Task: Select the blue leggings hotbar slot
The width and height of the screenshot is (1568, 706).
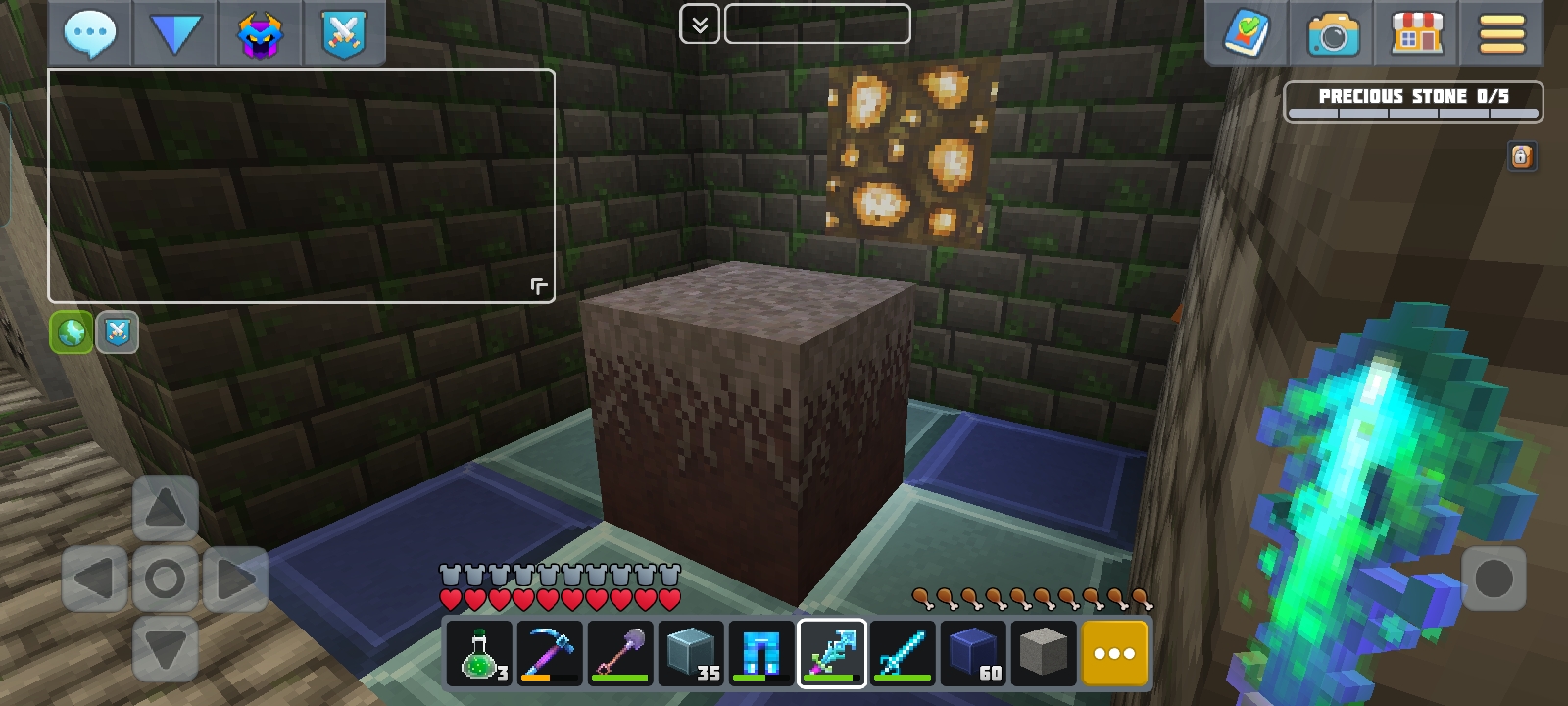Action: click(x=761, y=653)
